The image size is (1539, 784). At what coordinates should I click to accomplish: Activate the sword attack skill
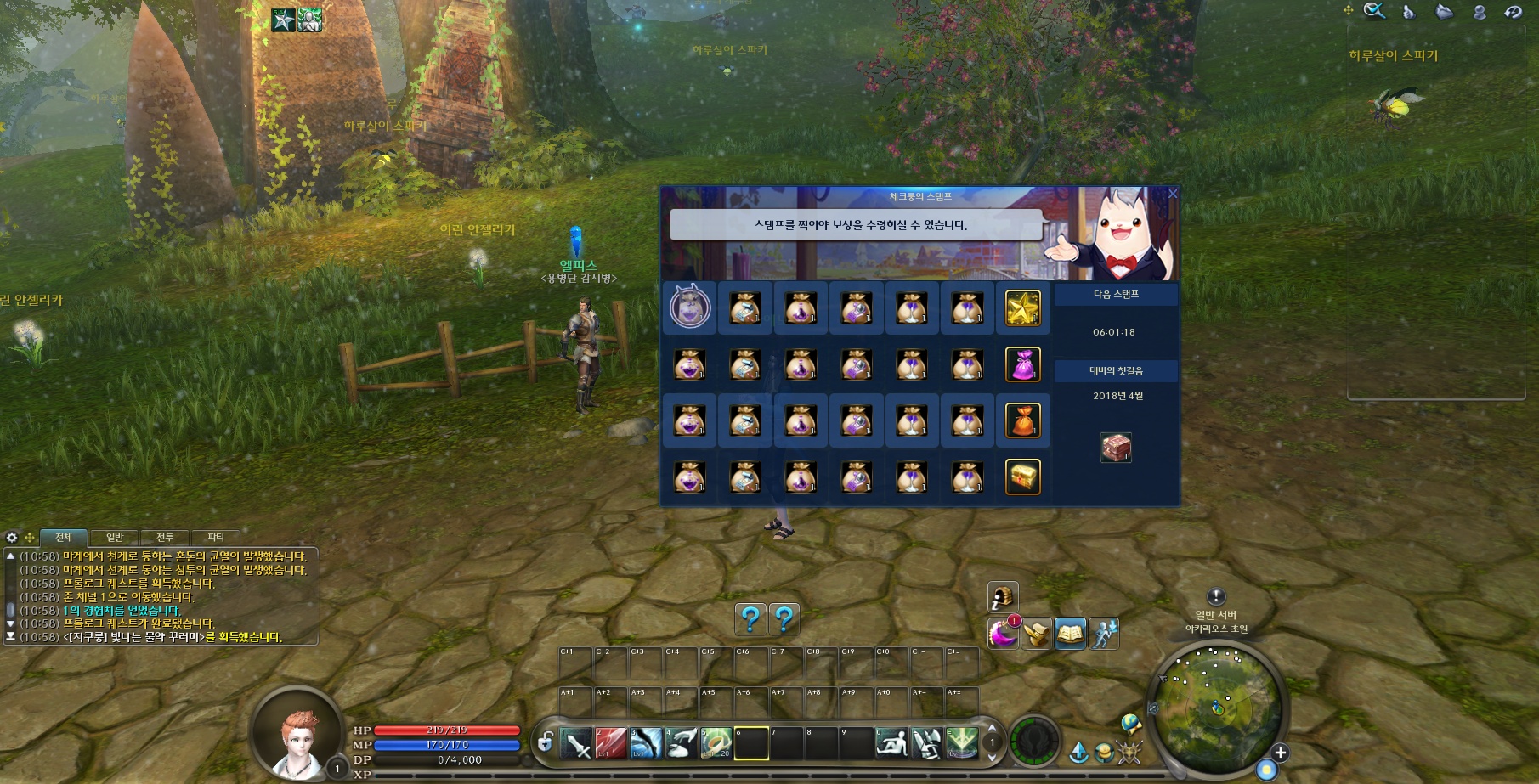[577, 743]
